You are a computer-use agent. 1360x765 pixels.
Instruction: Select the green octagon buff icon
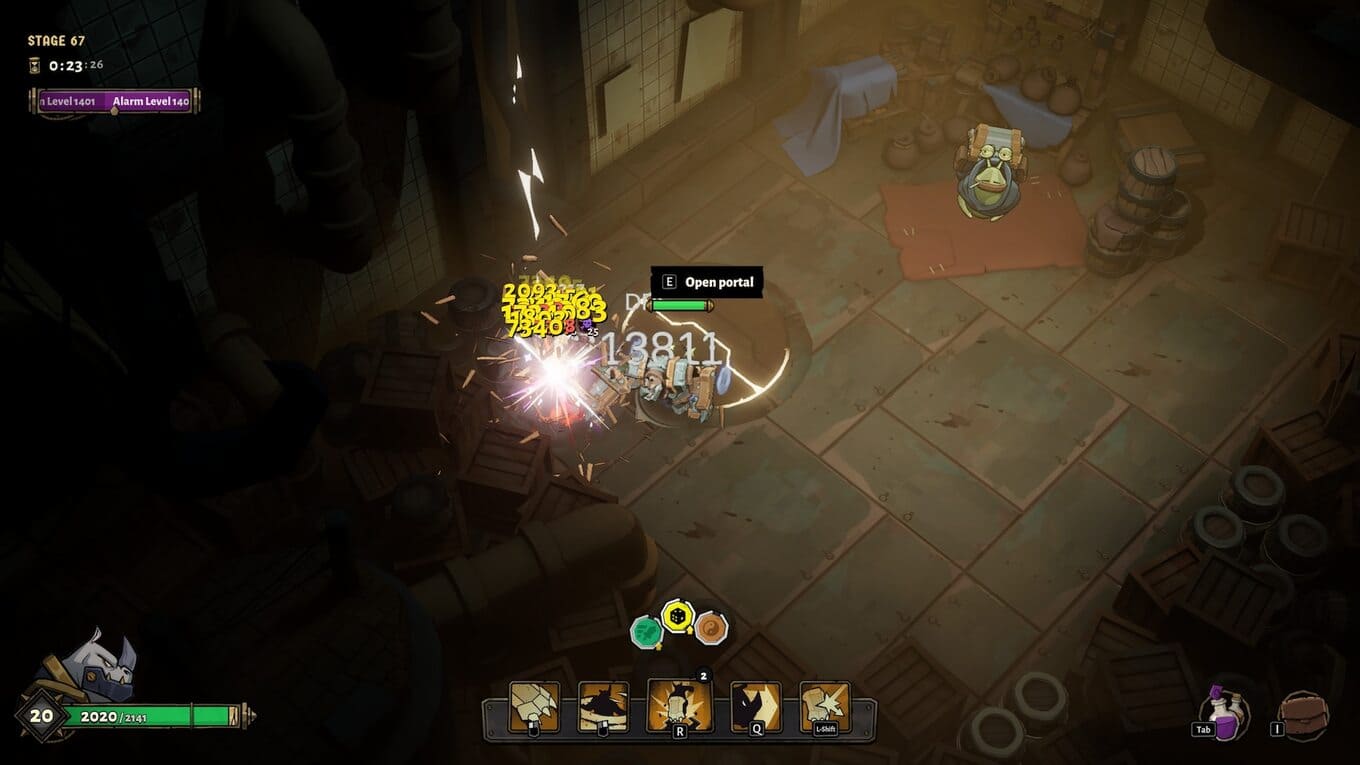coord(647,631)
